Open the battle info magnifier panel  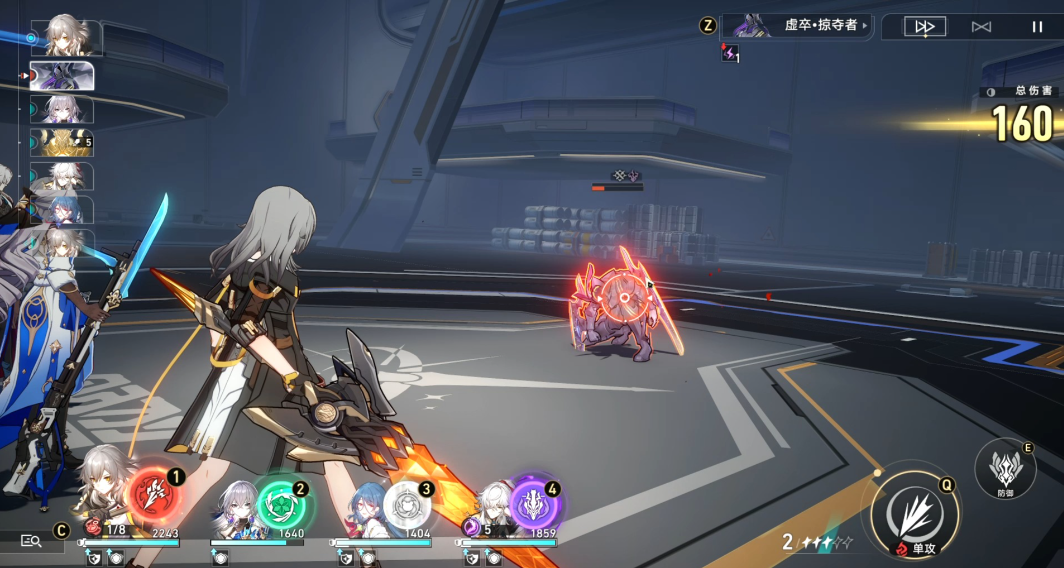coord(31,541)
